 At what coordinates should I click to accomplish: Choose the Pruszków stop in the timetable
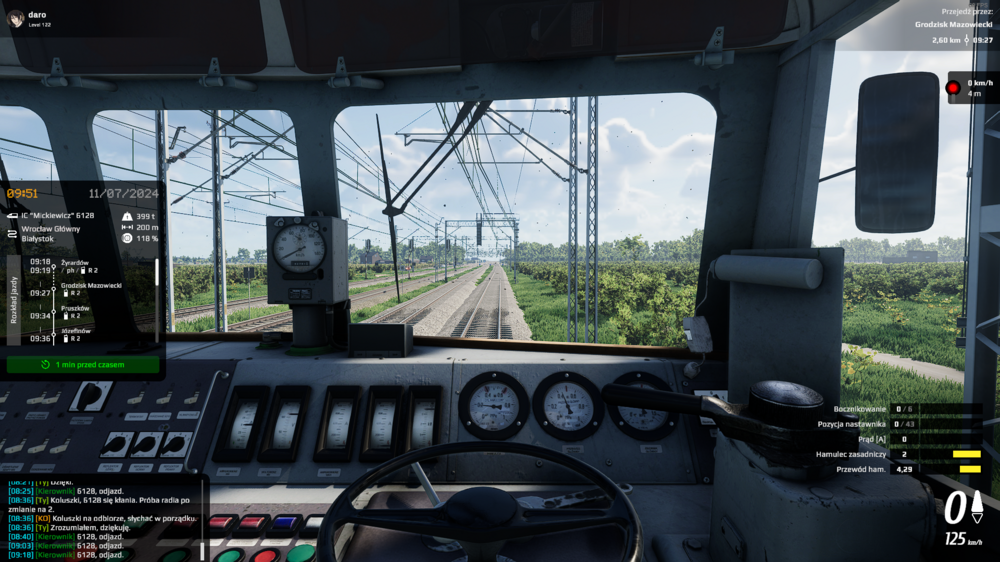tap(76, 309)
